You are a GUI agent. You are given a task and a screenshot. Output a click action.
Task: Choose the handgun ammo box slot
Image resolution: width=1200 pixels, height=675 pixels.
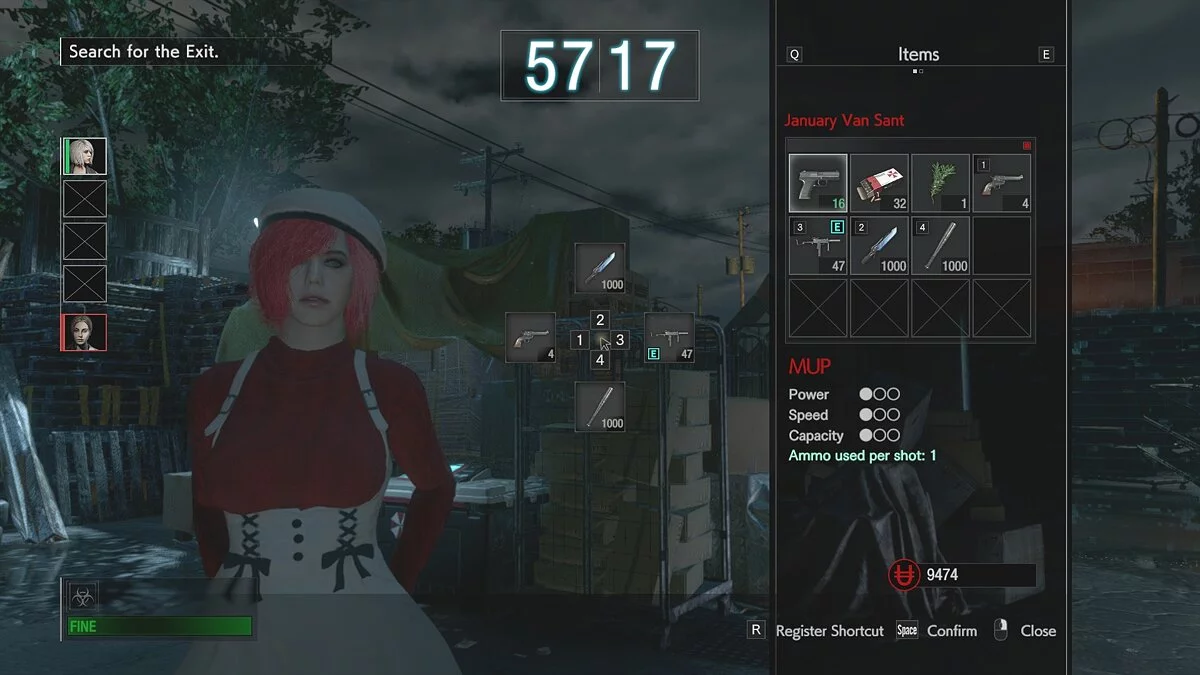[879, 183]
